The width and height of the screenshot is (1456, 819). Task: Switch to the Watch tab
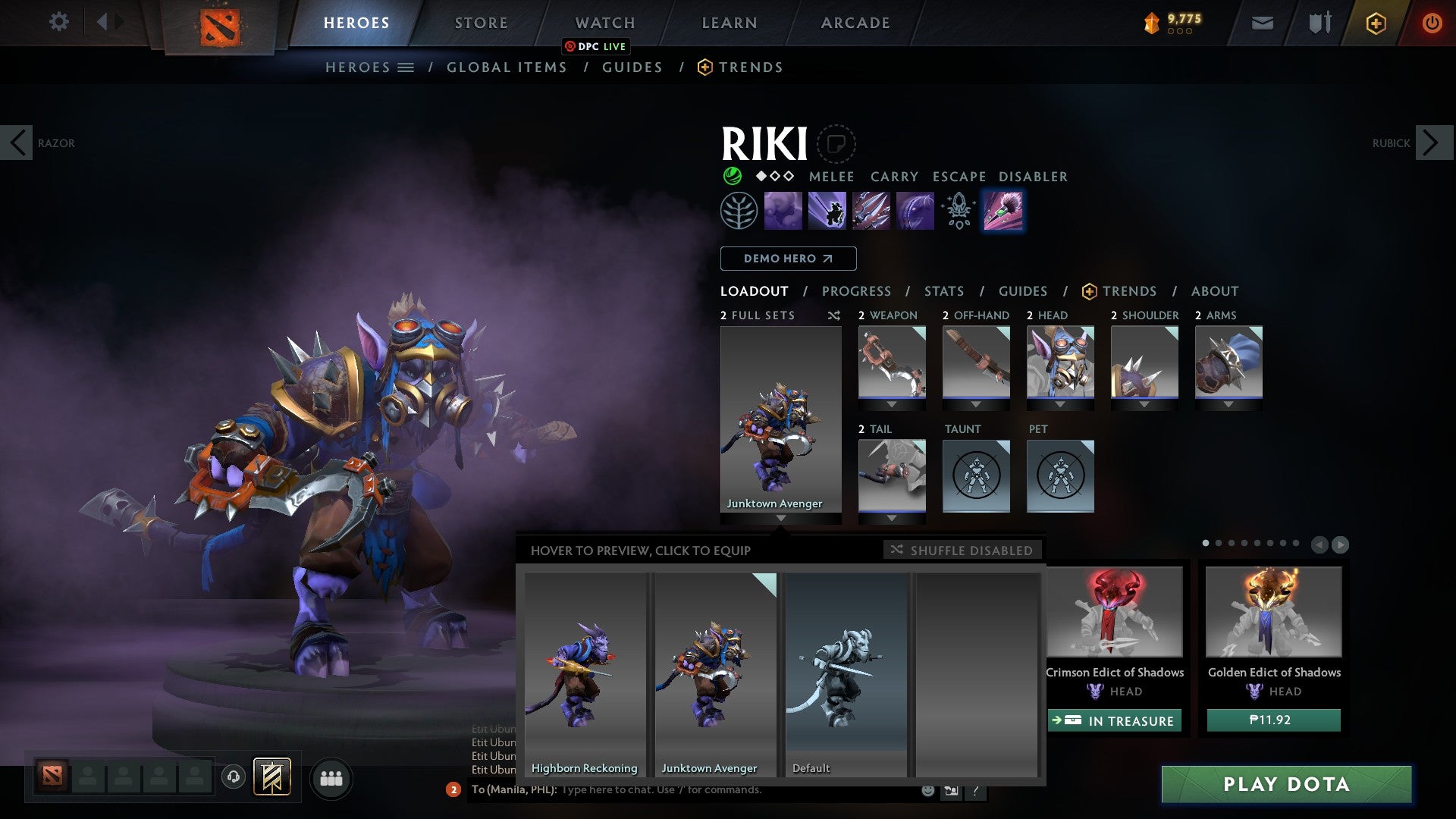(x=604, y=23)
